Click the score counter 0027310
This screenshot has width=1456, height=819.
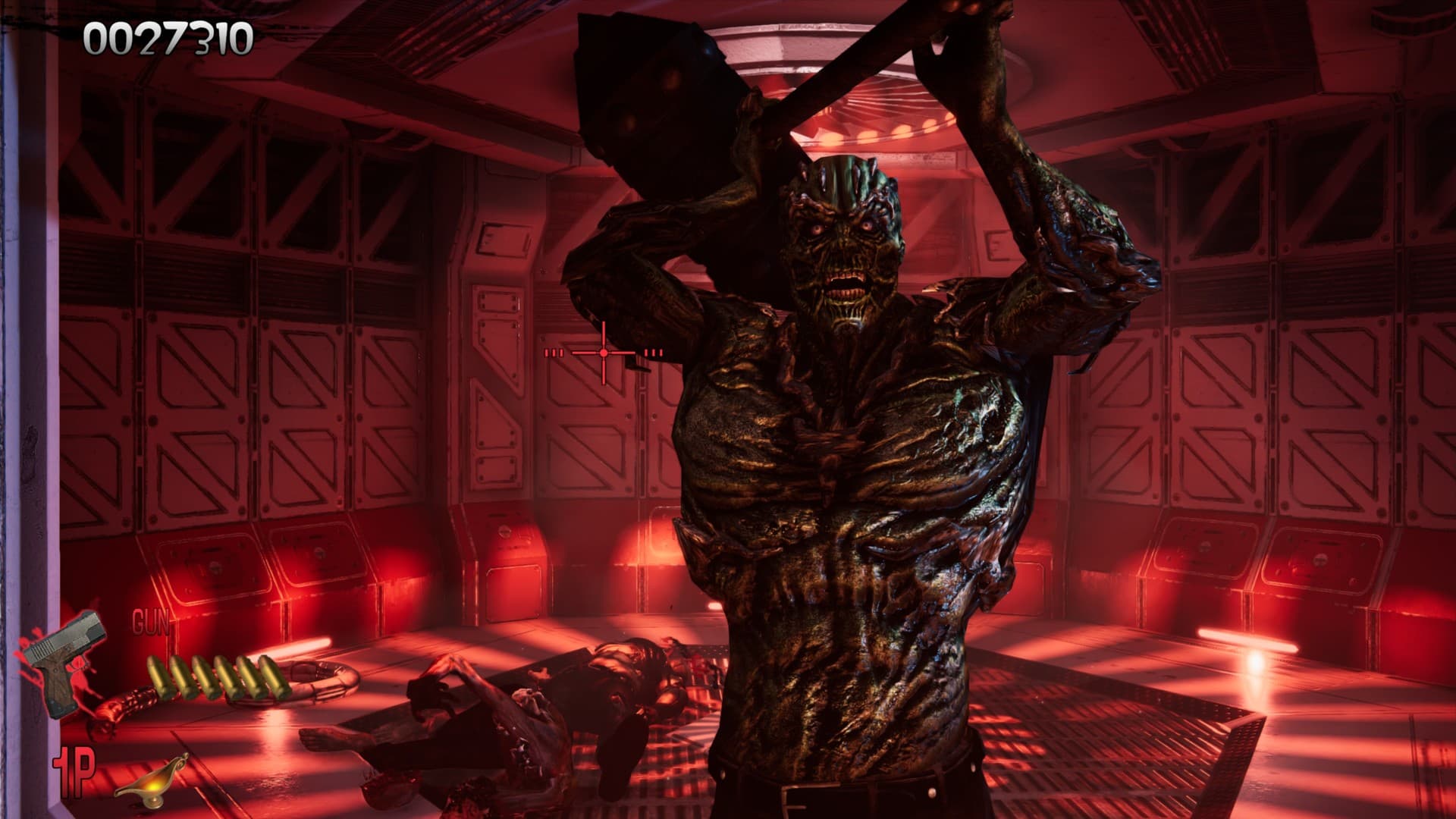167,38
